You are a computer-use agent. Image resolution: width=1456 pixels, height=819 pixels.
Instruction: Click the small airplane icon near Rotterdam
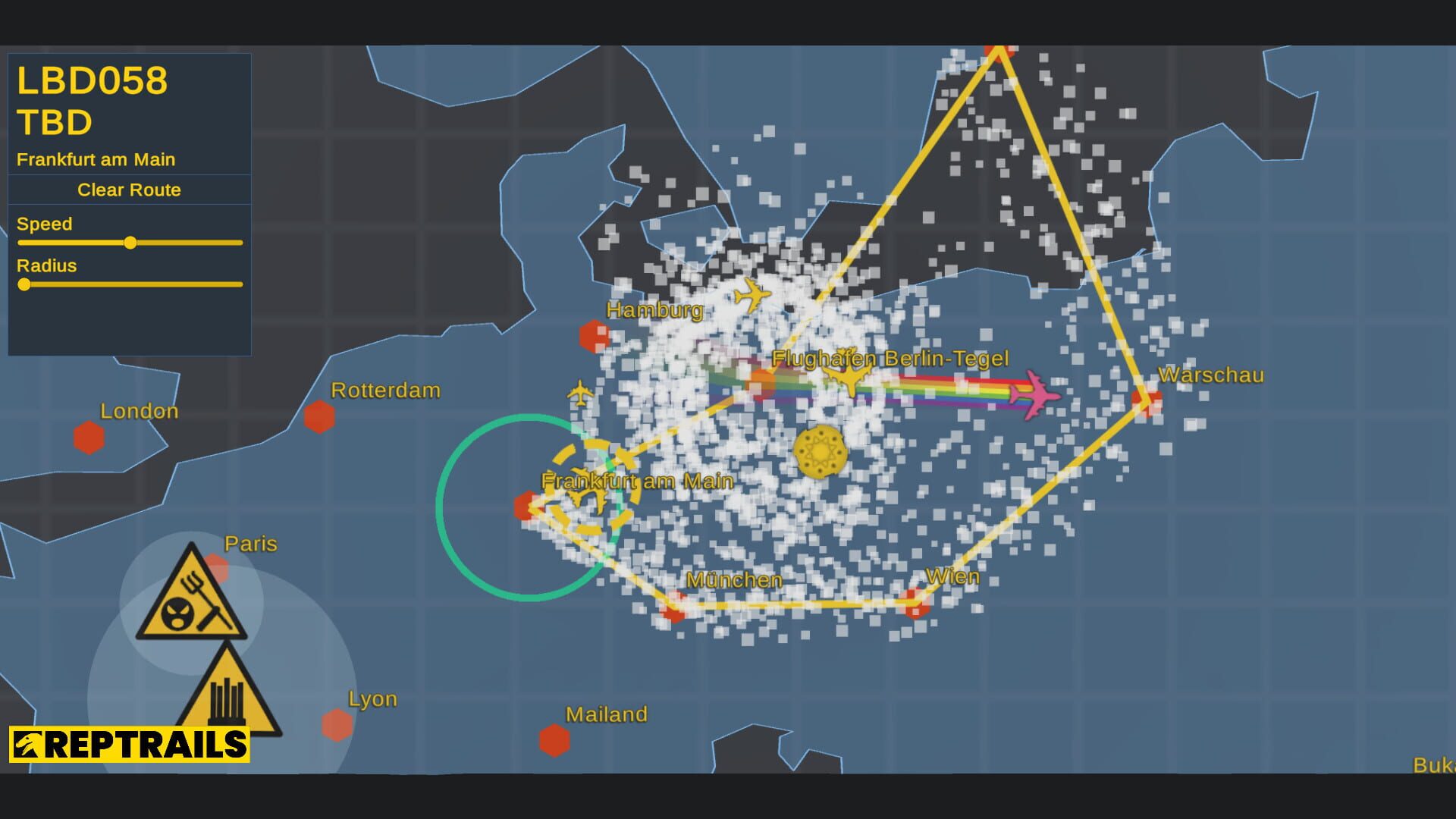click(580, 394)
